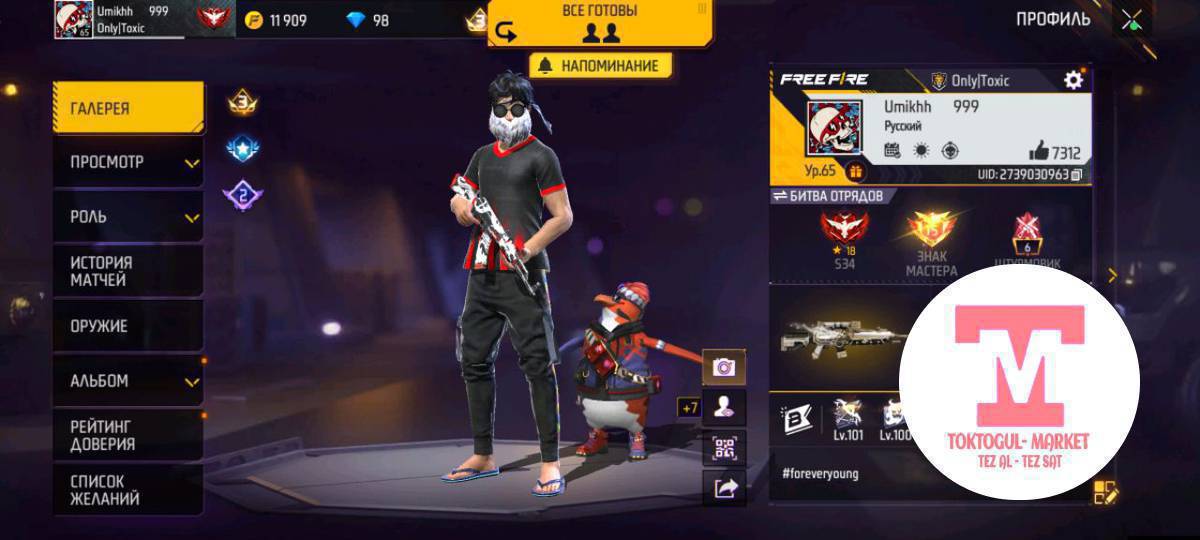Click the Напоминание bell button
Screen dimensions: 1200x540
click(600, 66)
